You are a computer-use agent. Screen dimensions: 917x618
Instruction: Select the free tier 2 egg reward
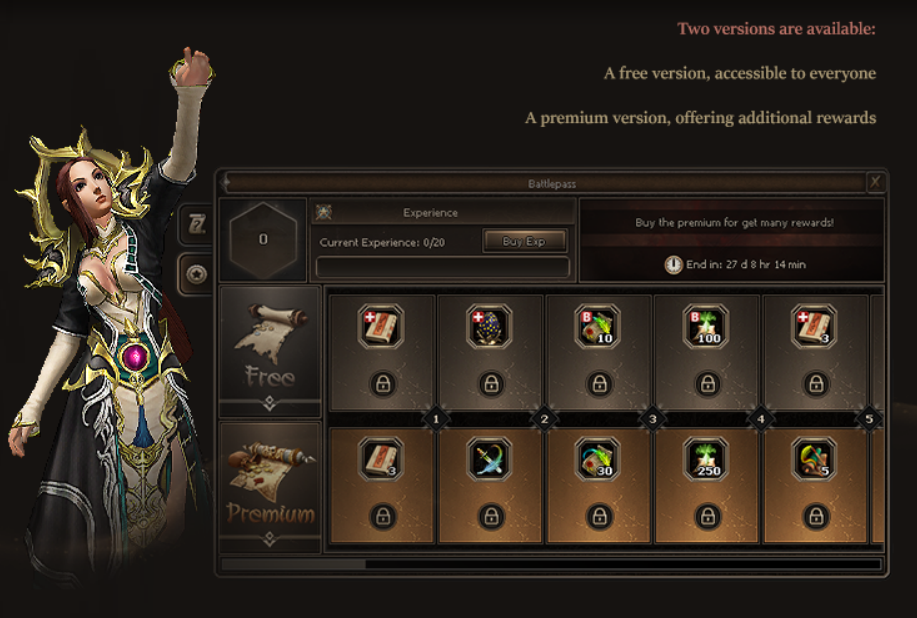490,326
